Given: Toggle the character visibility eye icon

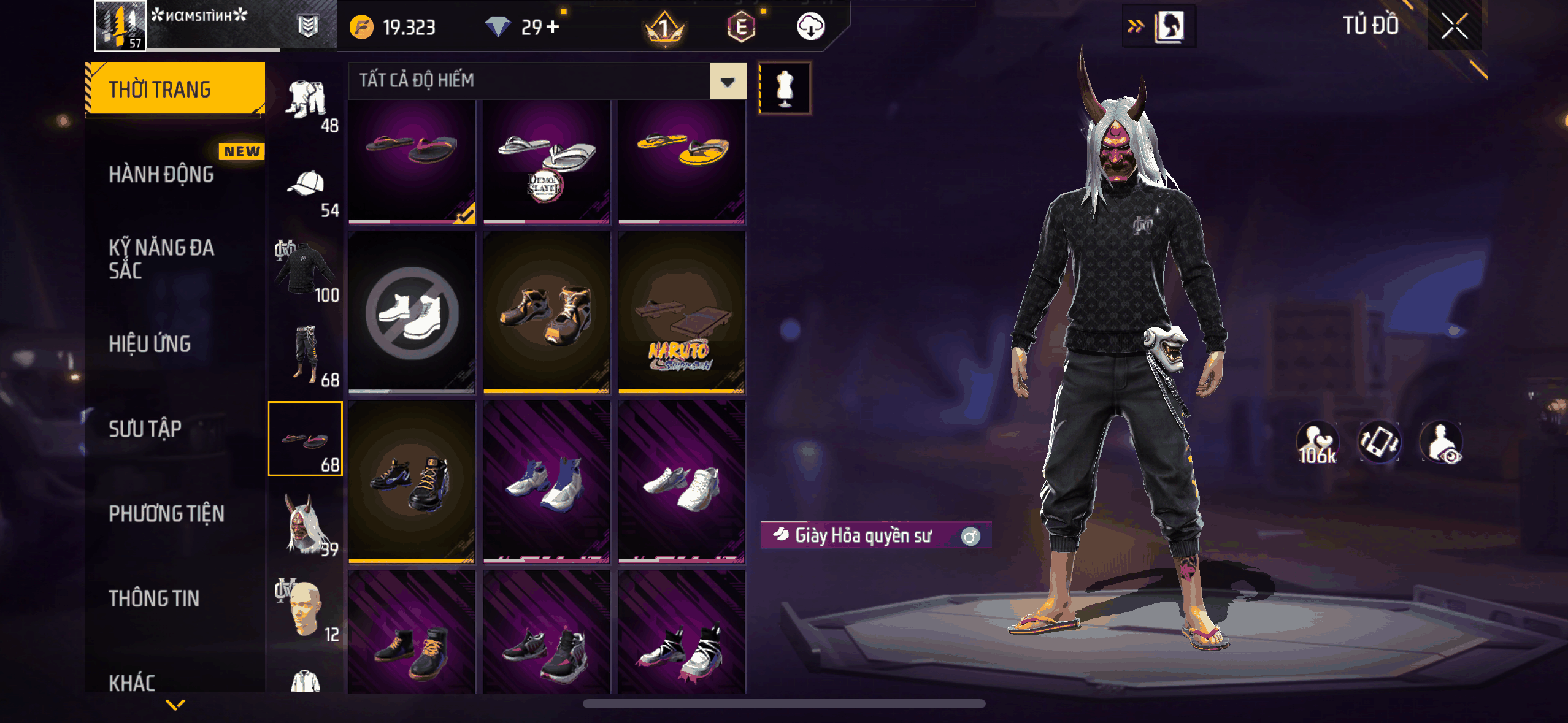Looking at the screenshot, I should click(1442, 443).
